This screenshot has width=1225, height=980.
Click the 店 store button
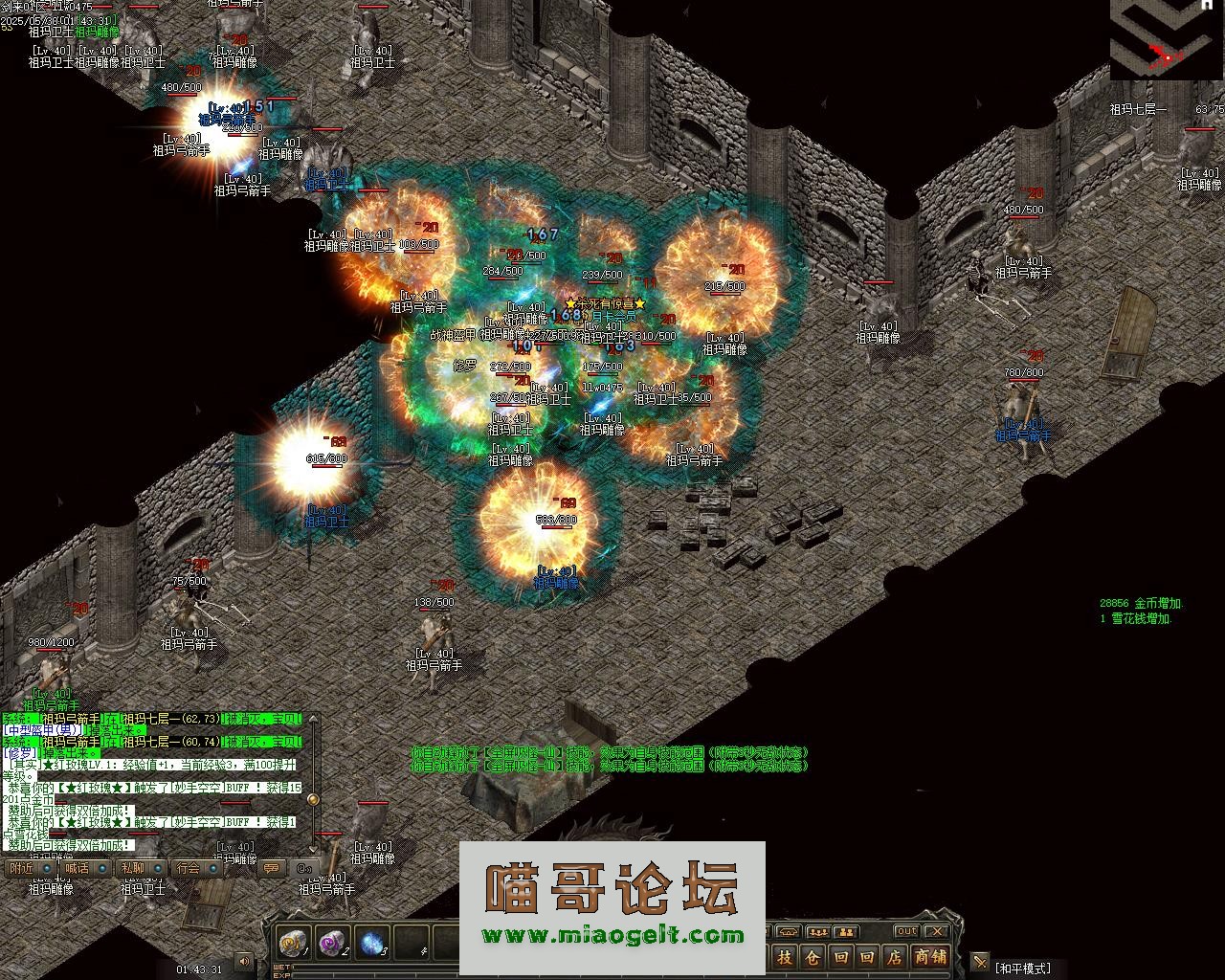pos(893,957)
